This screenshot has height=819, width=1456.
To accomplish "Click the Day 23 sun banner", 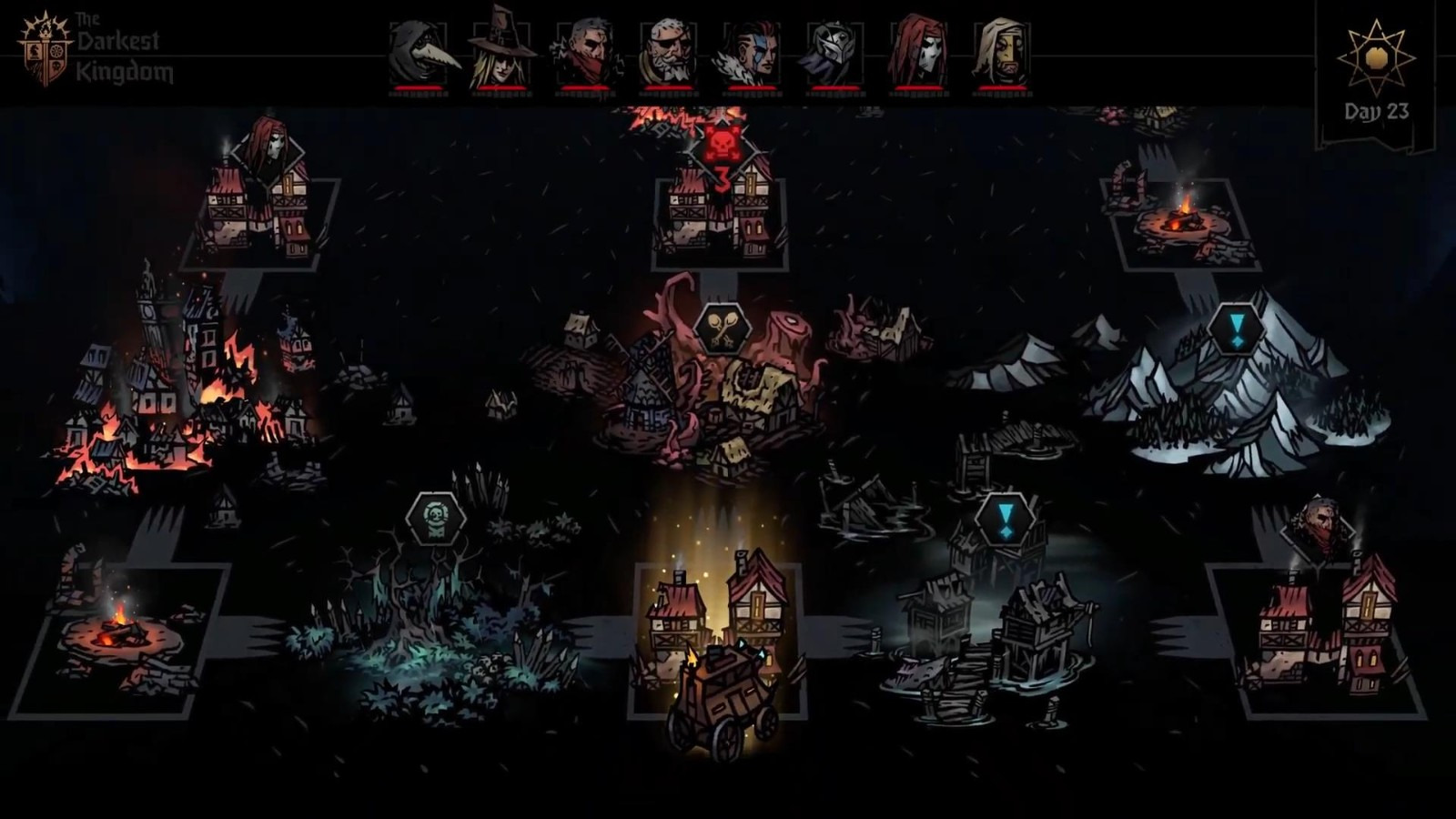I will coord(1376,75).
